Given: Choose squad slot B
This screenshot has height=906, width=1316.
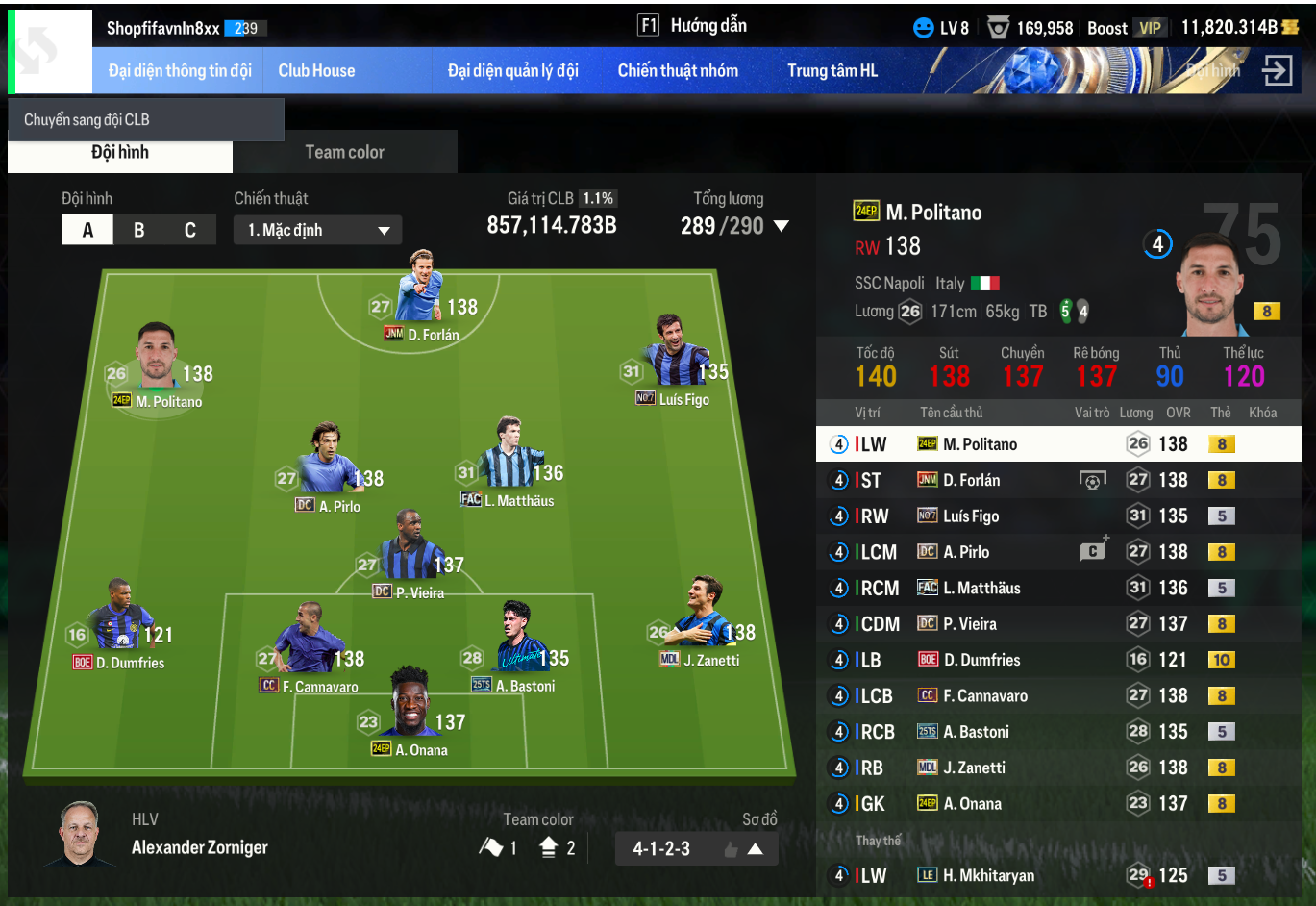Looking at the screenshot, I should [139, 230].
